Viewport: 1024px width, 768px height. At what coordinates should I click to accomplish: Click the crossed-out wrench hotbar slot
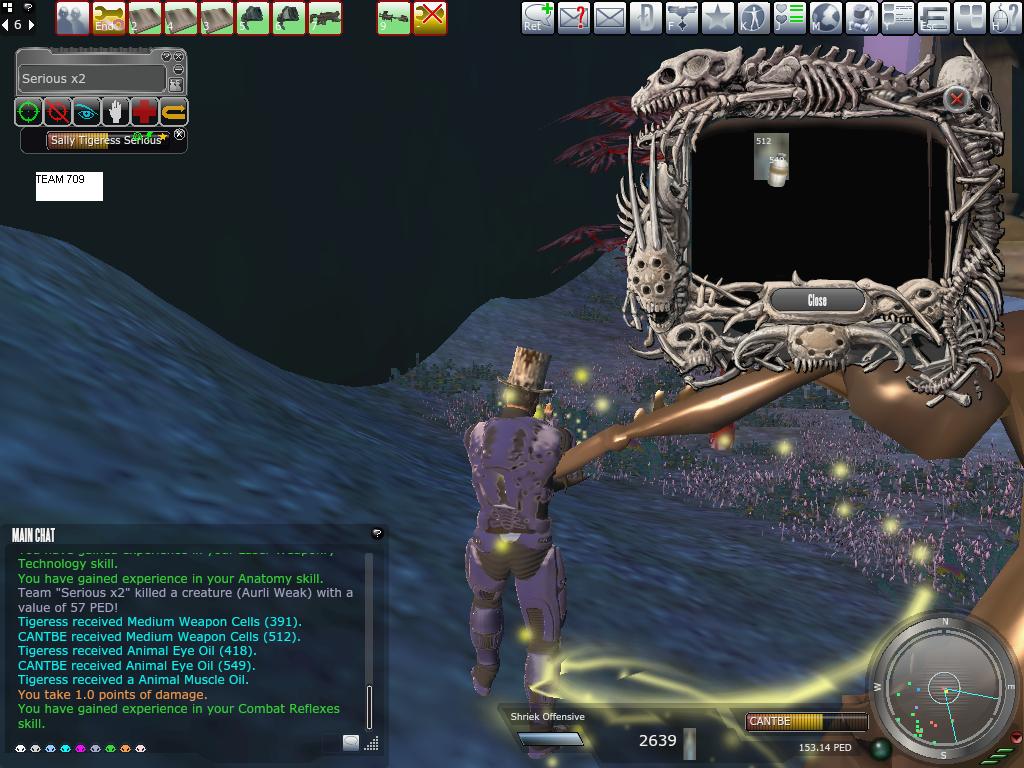[x=430, y=18]
